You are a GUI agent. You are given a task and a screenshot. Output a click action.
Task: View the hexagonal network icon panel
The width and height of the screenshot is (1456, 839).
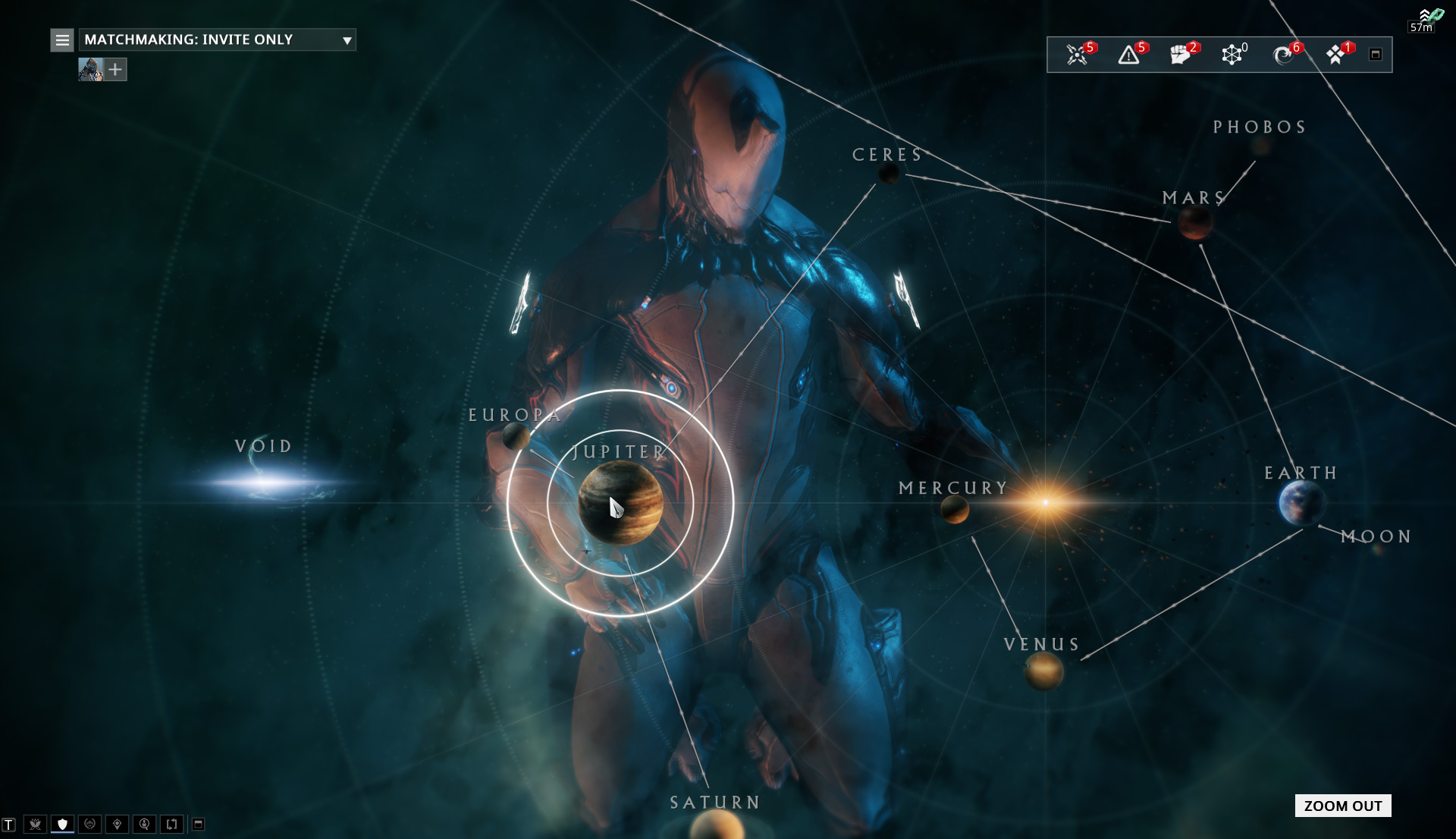pyautogui.click(x=1232, y=55)
